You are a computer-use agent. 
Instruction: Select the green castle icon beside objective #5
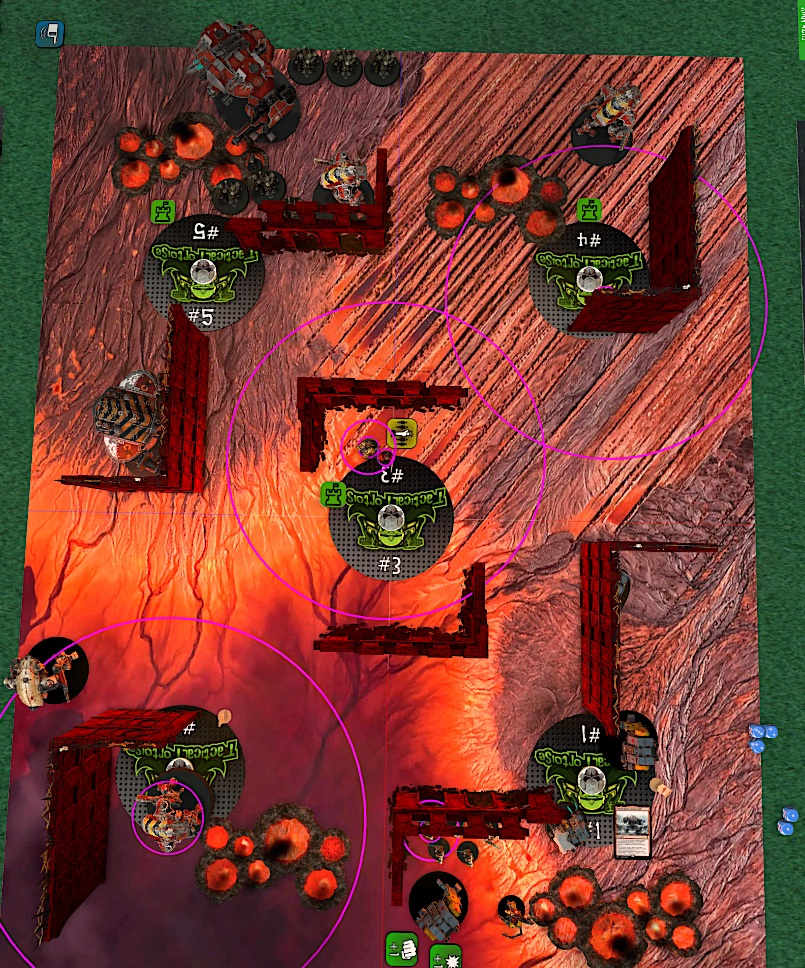tap(163, 211)
